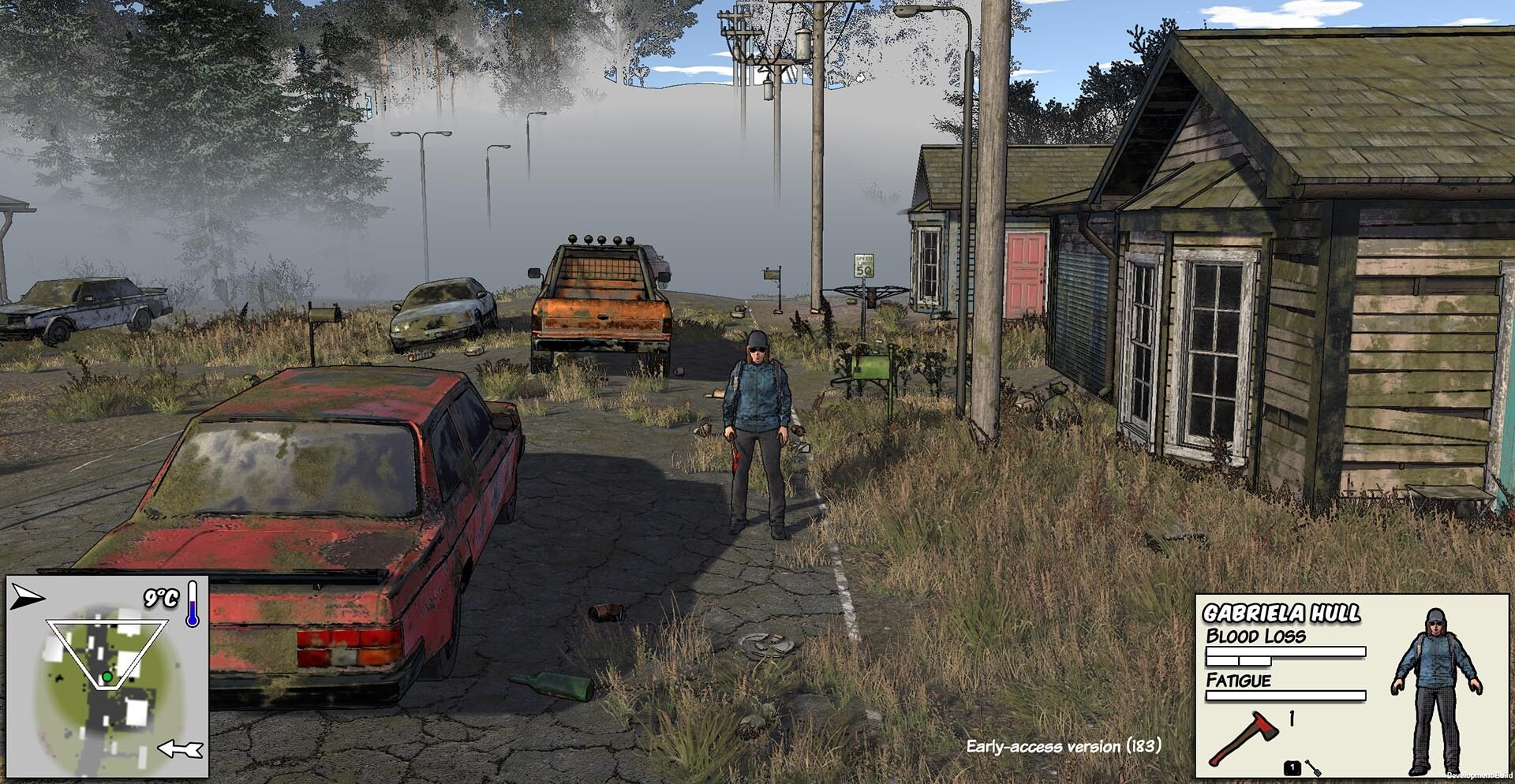Click the black compass arrow on the minimap
Image resolution: width=1515 pixels, height=784 pixels.
point(27,597)
